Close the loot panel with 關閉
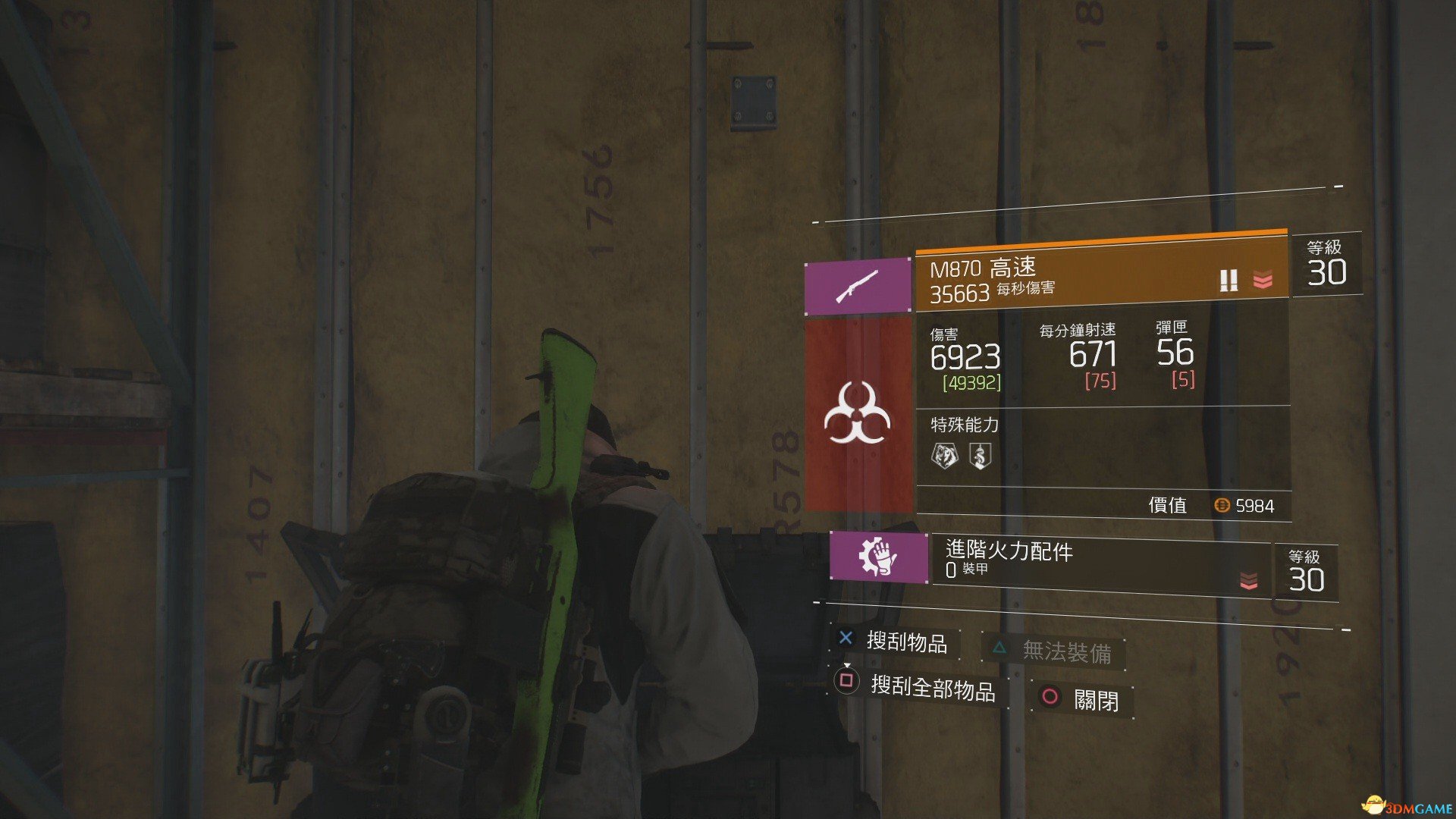 click(x=1083, y=698)
